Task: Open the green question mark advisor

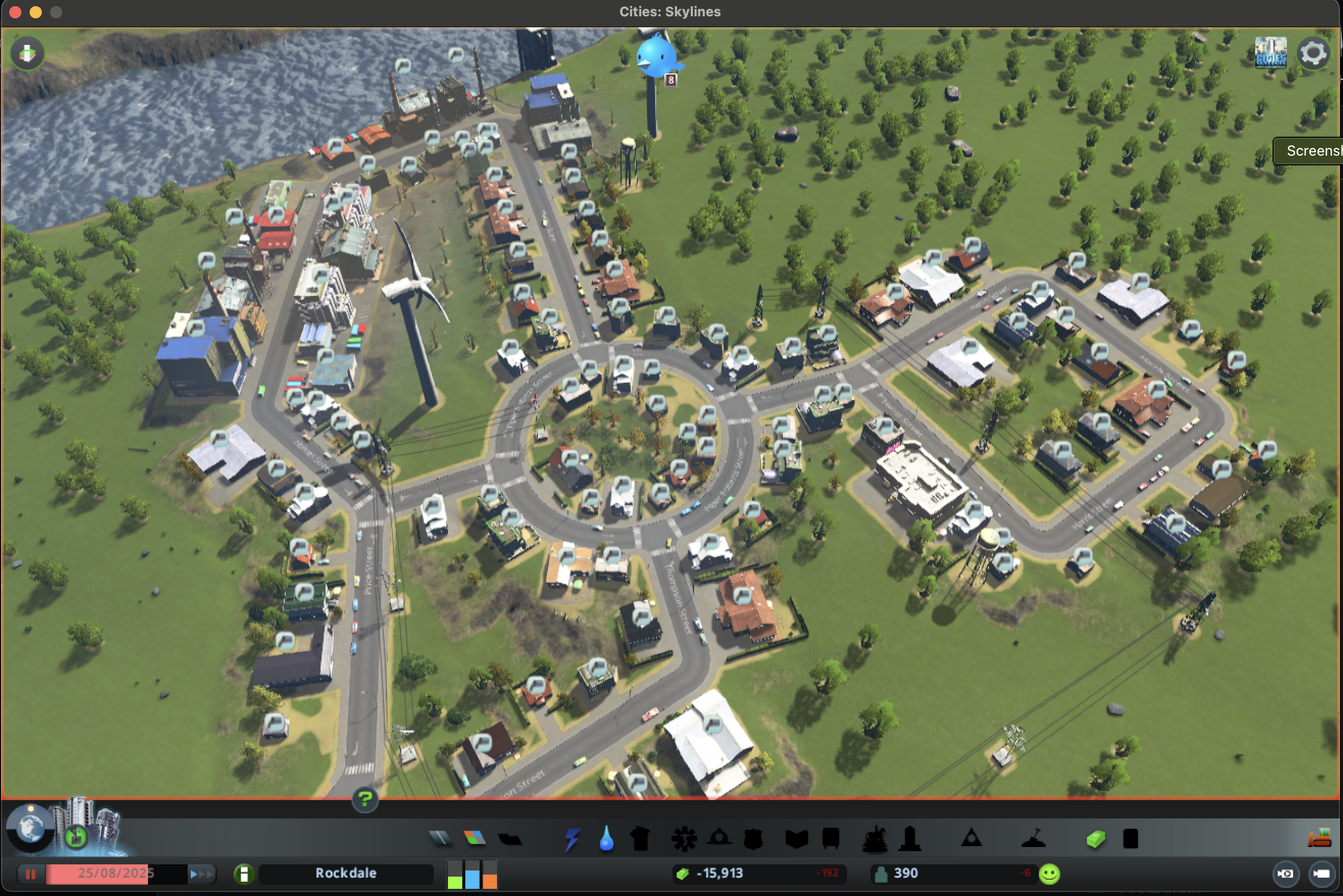Action: pyautogui.click(x=365, y=798)
